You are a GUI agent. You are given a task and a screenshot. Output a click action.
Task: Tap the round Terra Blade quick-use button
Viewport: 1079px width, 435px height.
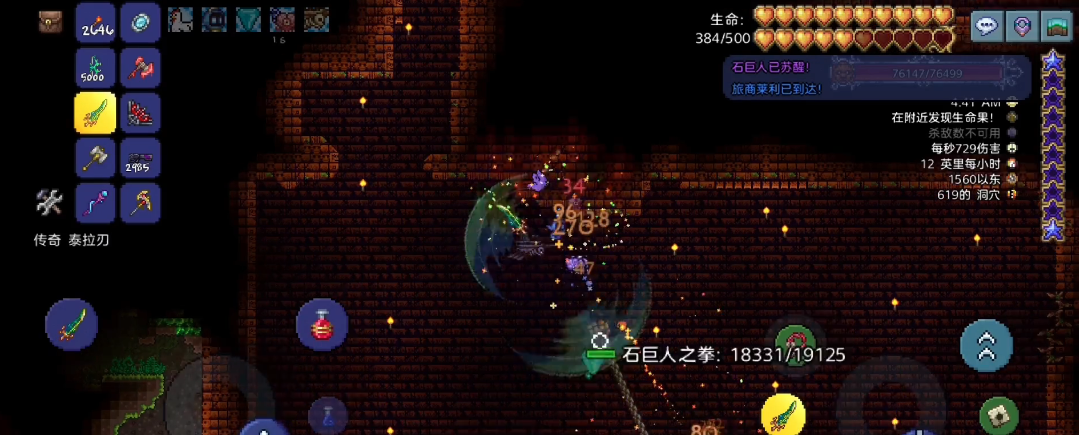tap(71, 324)
